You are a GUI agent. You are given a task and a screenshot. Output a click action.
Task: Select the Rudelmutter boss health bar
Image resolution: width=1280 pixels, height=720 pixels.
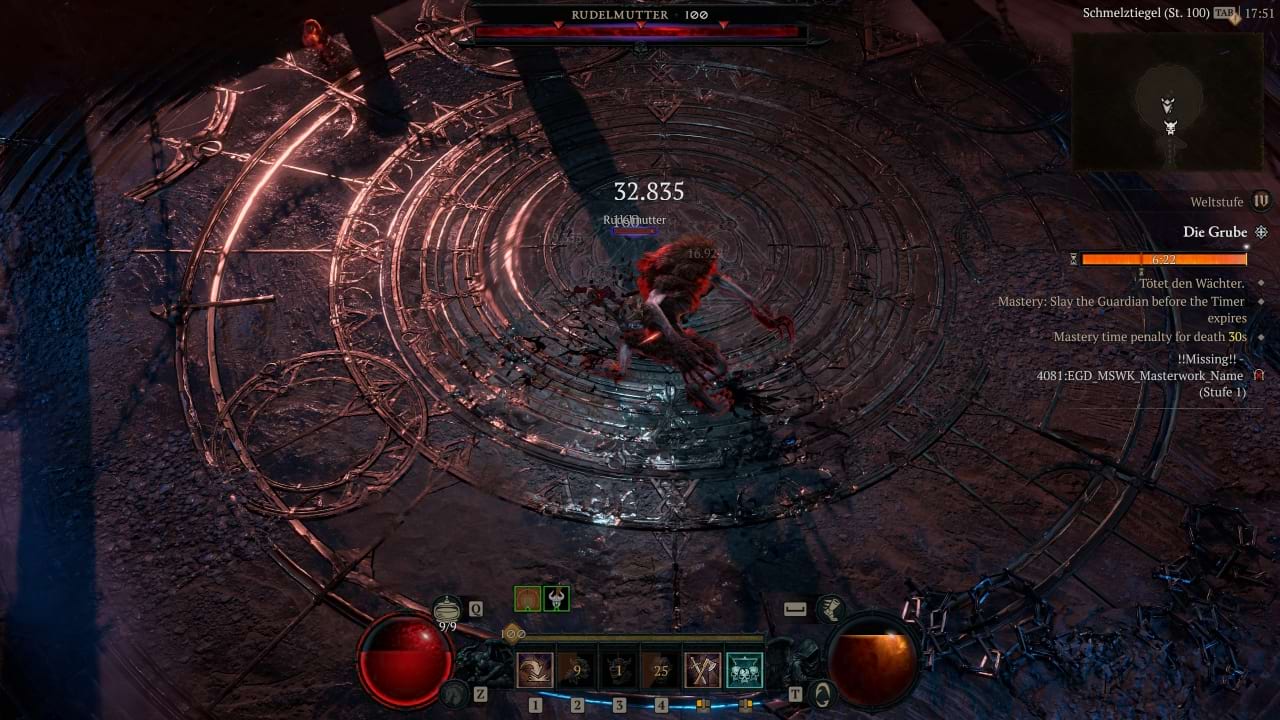coord(640,32)
